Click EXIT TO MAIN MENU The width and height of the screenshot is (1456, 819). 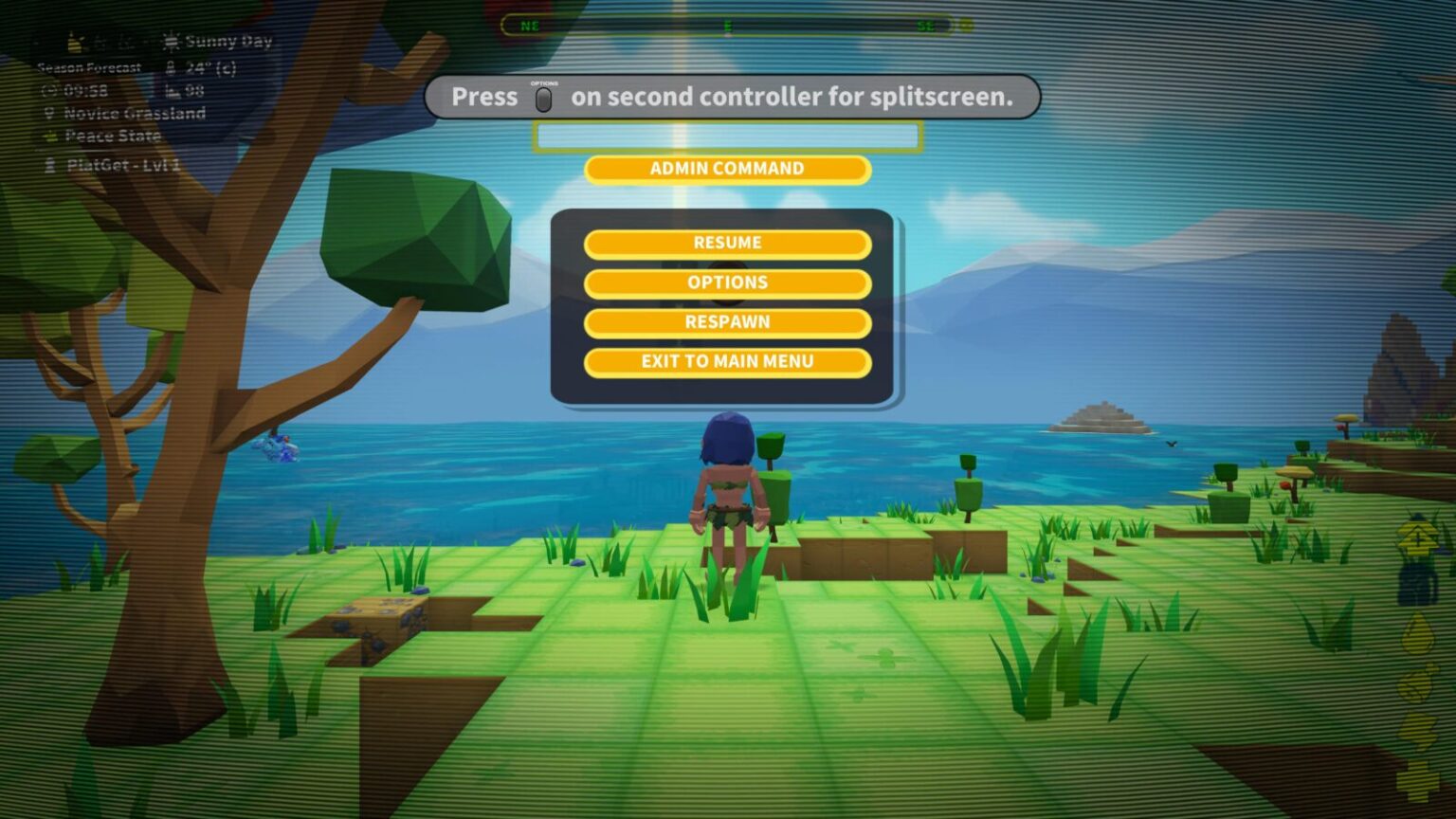point(728,361)
